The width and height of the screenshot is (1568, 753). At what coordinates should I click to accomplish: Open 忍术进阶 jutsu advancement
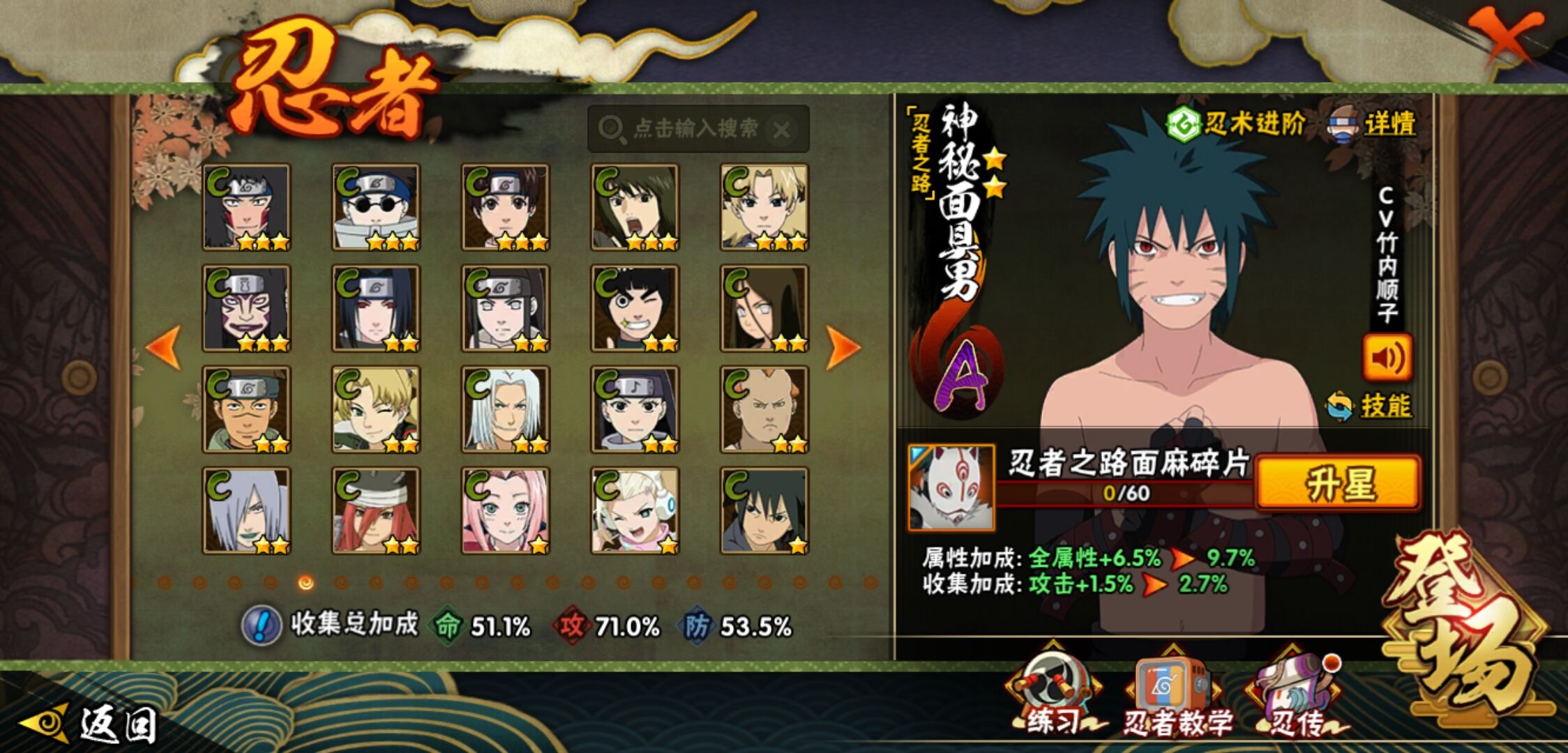(1236, 125)
